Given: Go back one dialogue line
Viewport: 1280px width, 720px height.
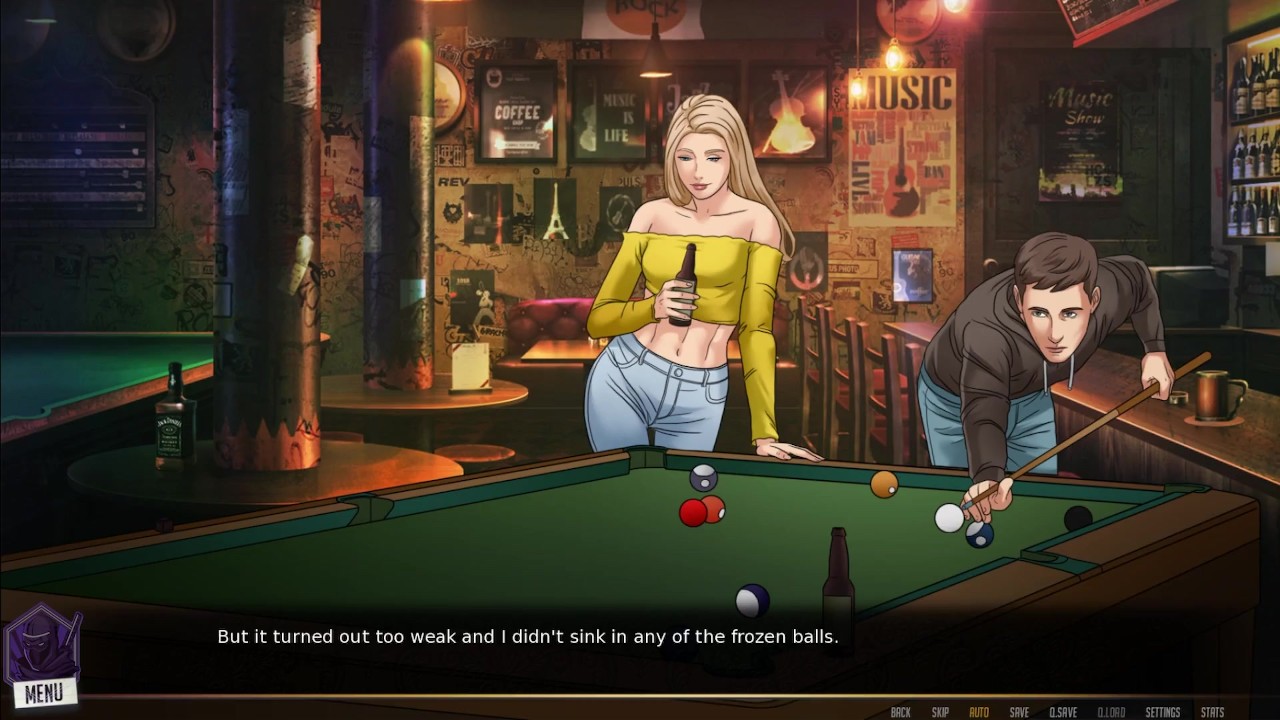Looking at the screenshot, I should coord(900,712).
